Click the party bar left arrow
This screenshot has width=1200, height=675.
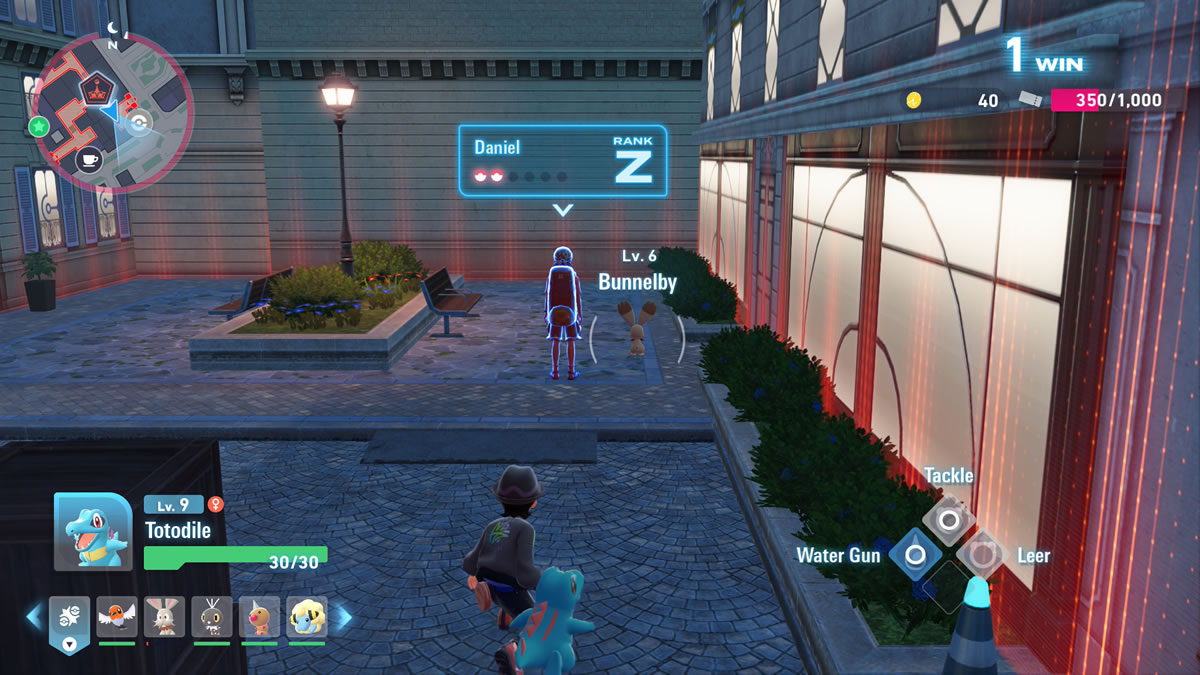(34, 617)
